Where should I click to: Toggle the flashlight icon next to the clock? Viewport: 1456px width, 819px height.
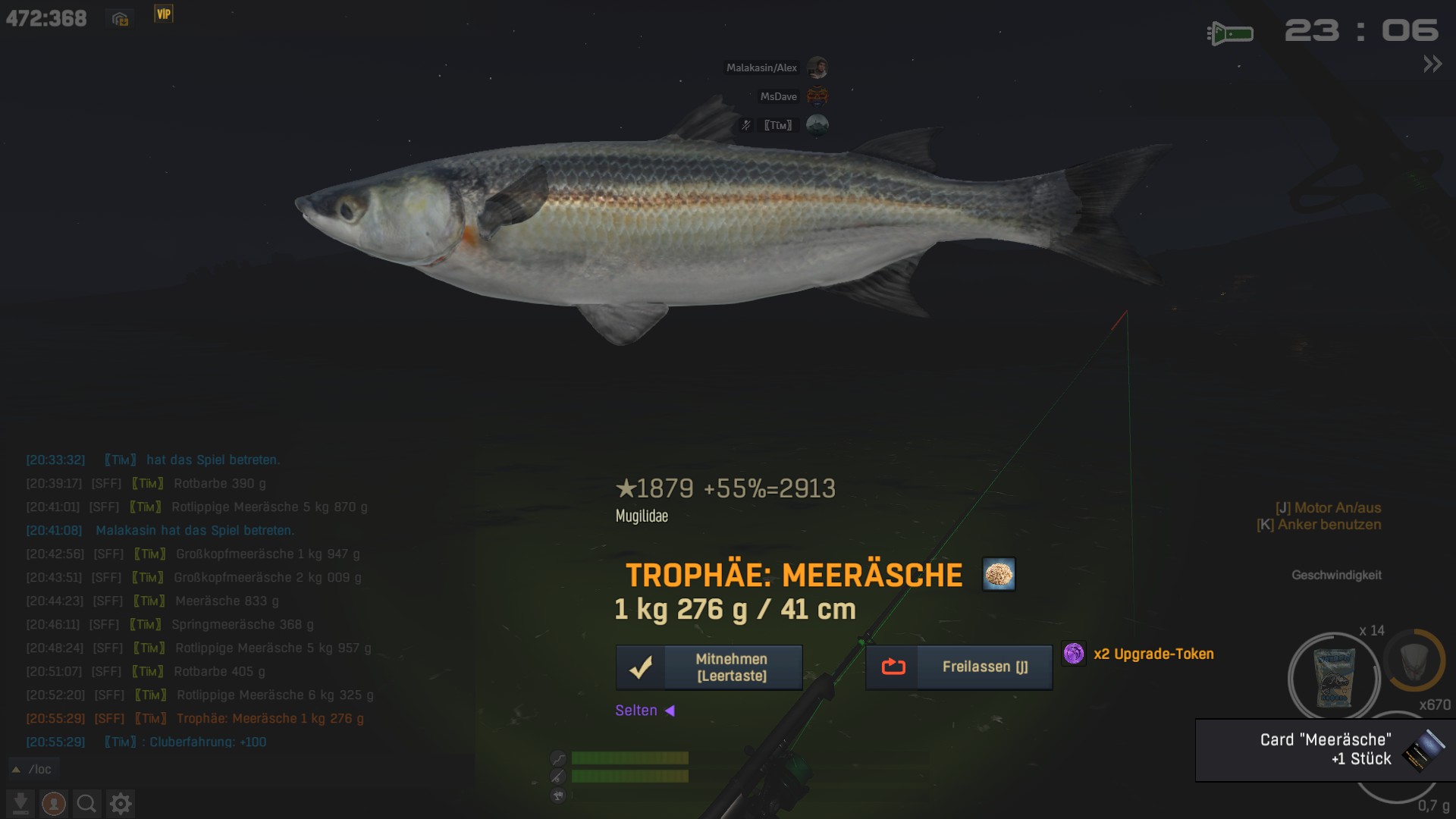coord(1229,33)
